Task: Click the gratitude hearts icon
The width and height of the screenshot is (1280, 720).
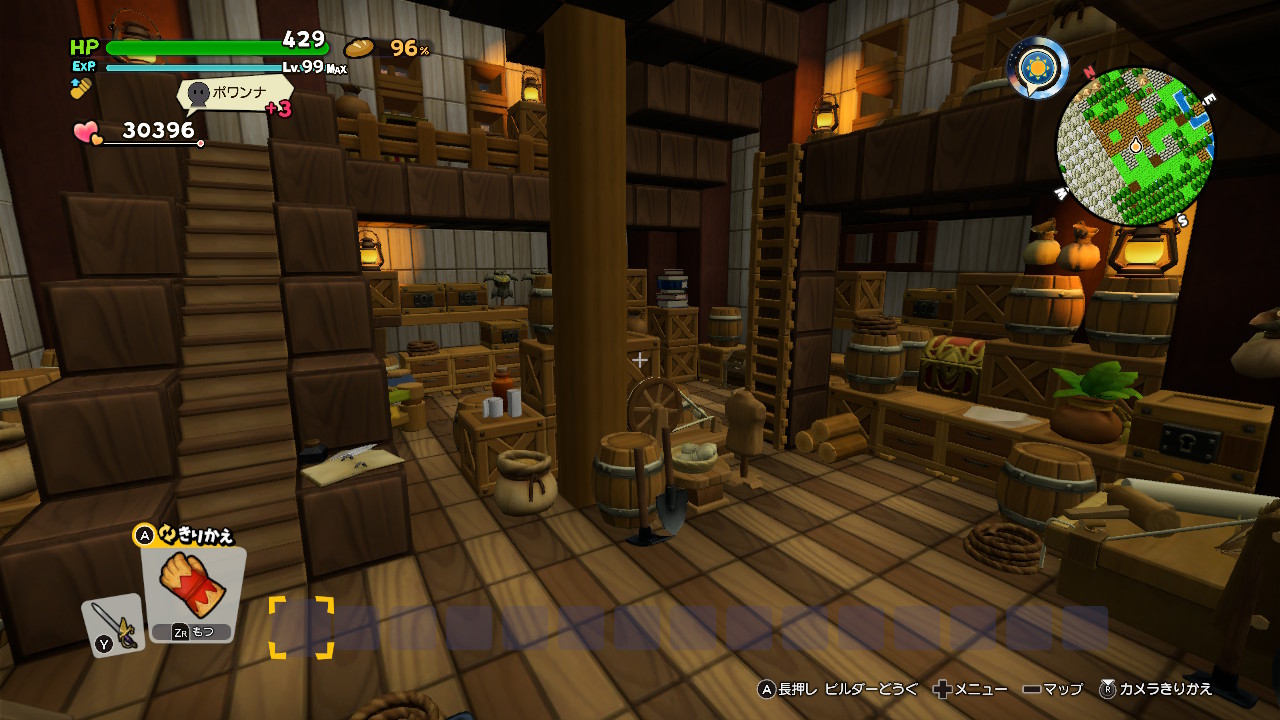Action: pos(87,133)
